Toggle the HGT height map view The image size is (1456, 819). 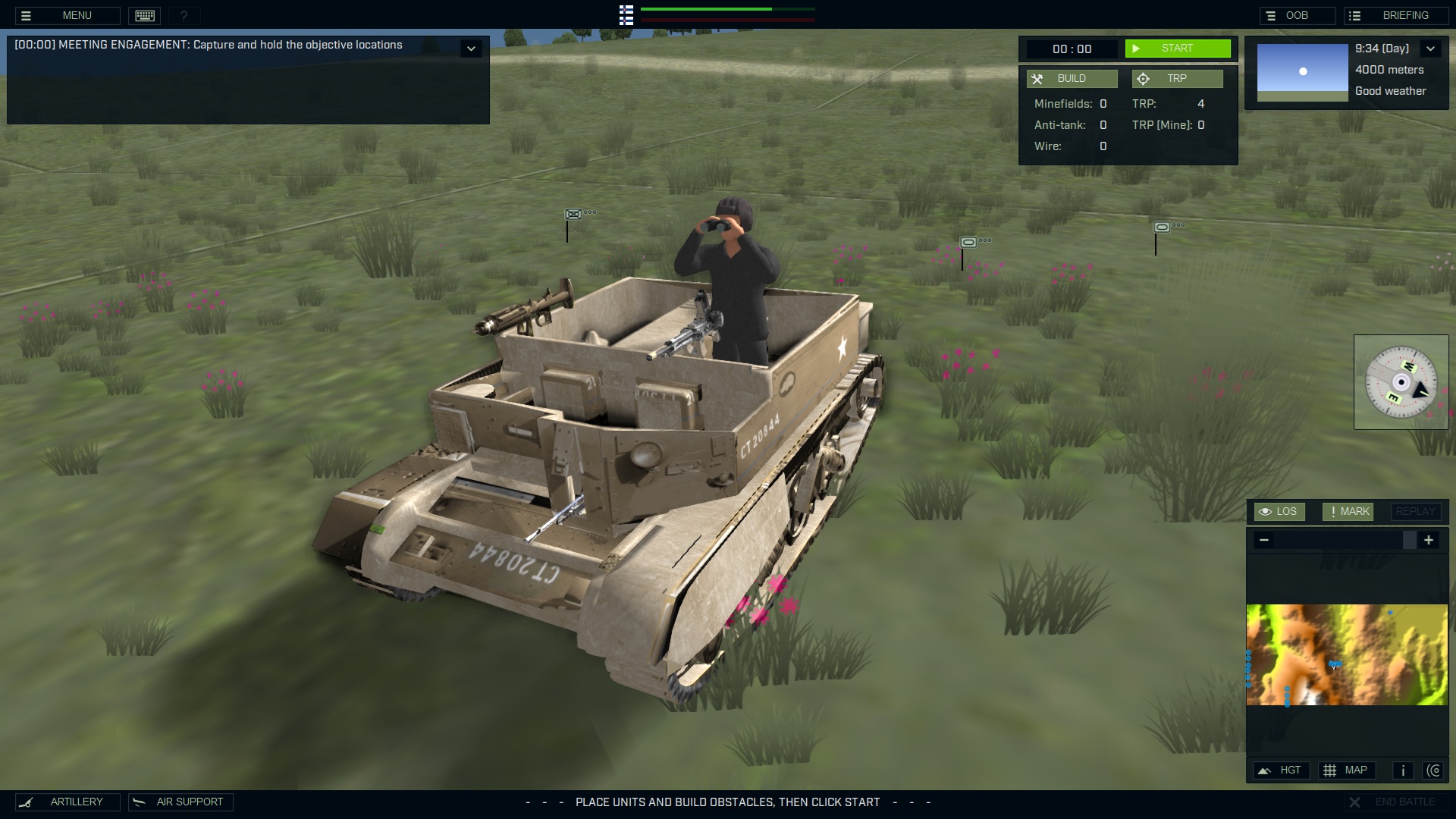pos(1281,770)
